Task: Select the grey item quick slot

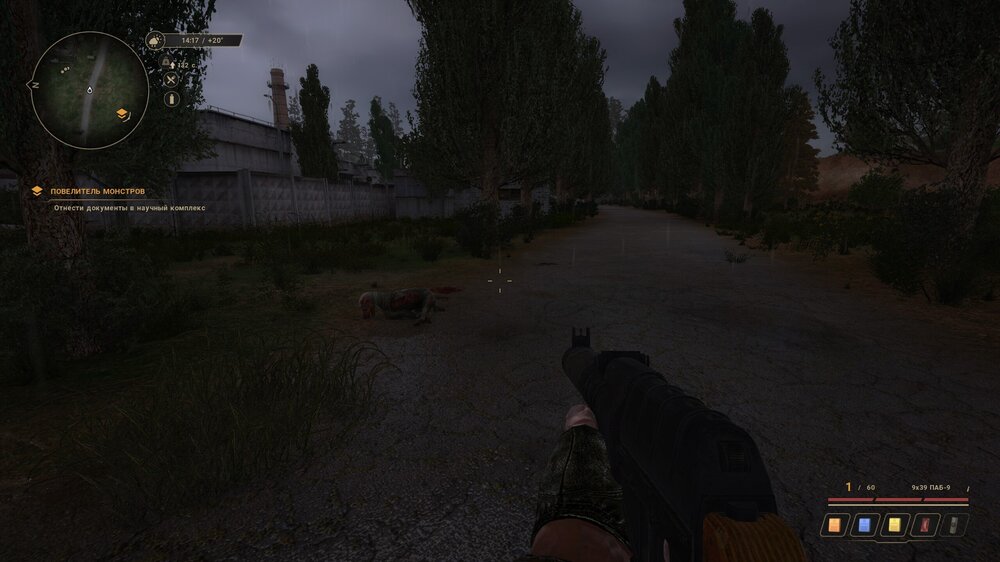Action: click(x=954, y=524)
